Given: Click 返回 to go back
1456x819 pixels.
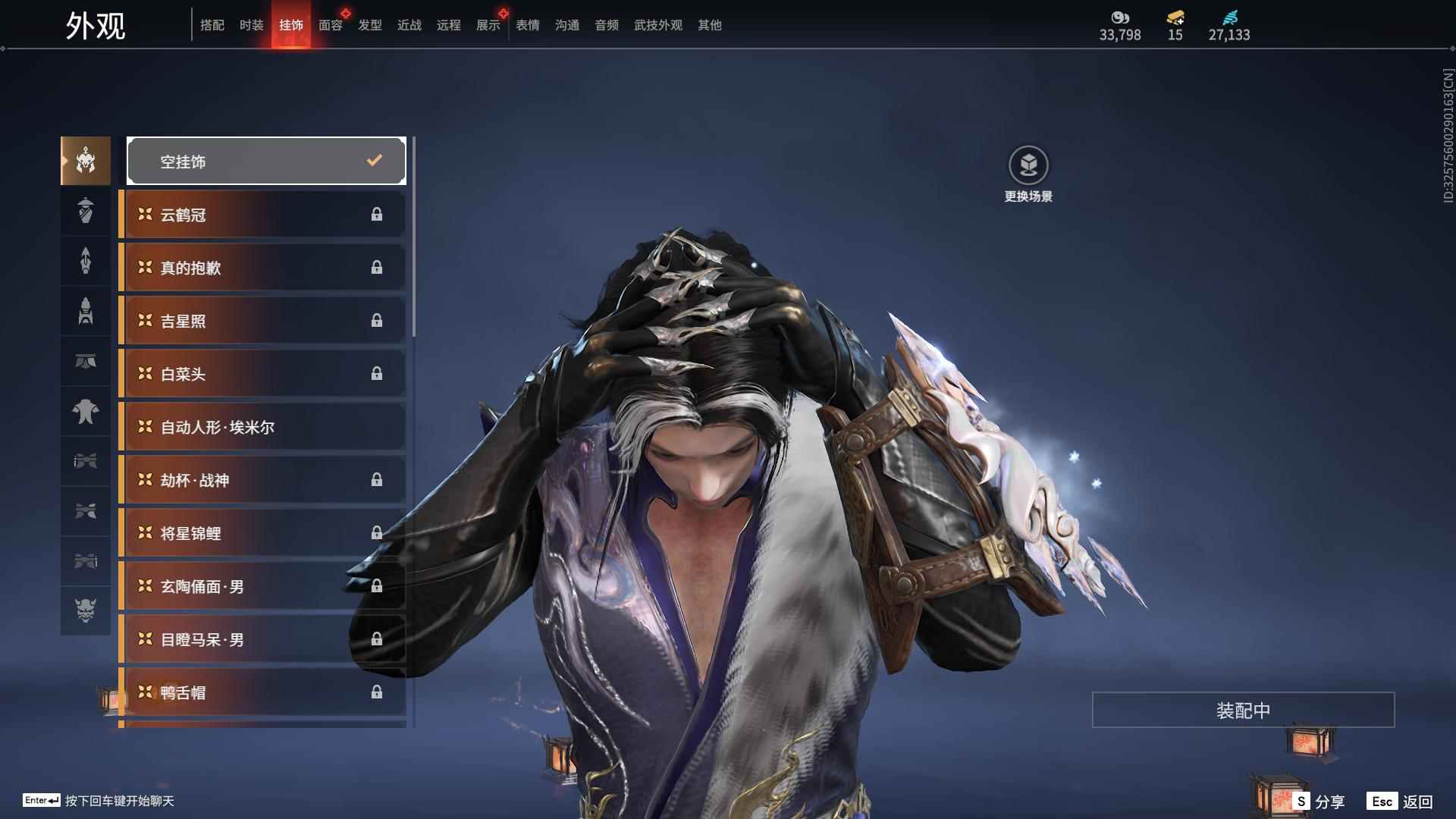Looking at the screenshot, I should [x=1401, y=801].
